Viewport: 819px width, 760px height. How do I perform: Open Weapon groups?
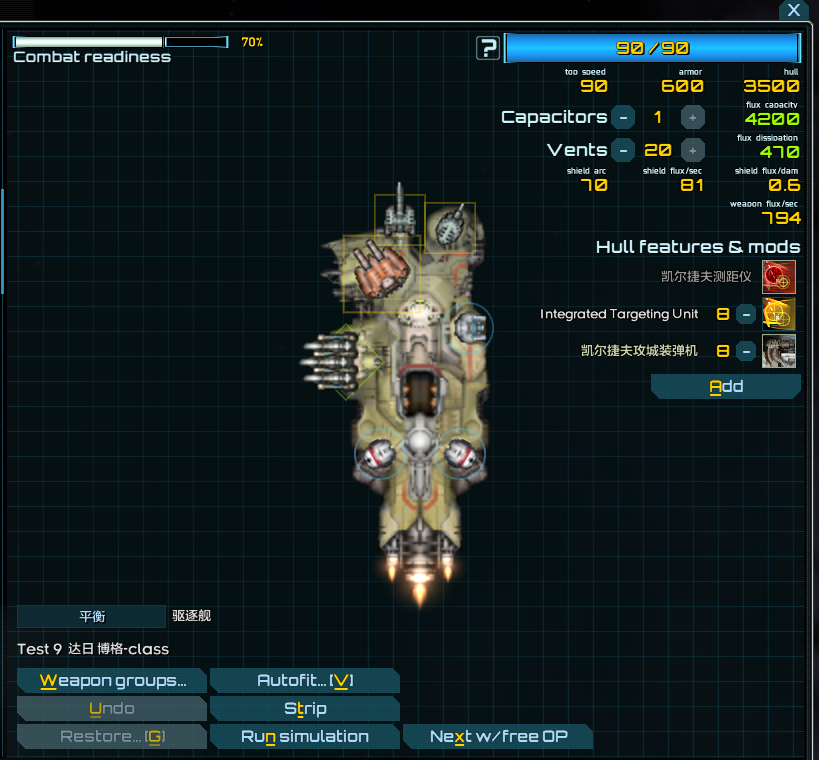tap(112, 681)
